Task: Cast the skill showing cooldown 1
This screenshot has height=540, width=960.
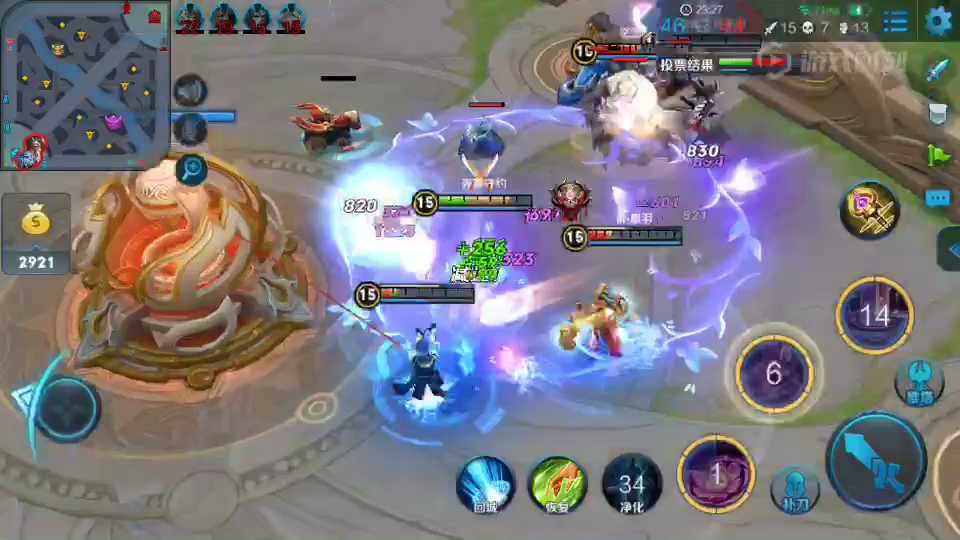Action: (x=716, y=475)
